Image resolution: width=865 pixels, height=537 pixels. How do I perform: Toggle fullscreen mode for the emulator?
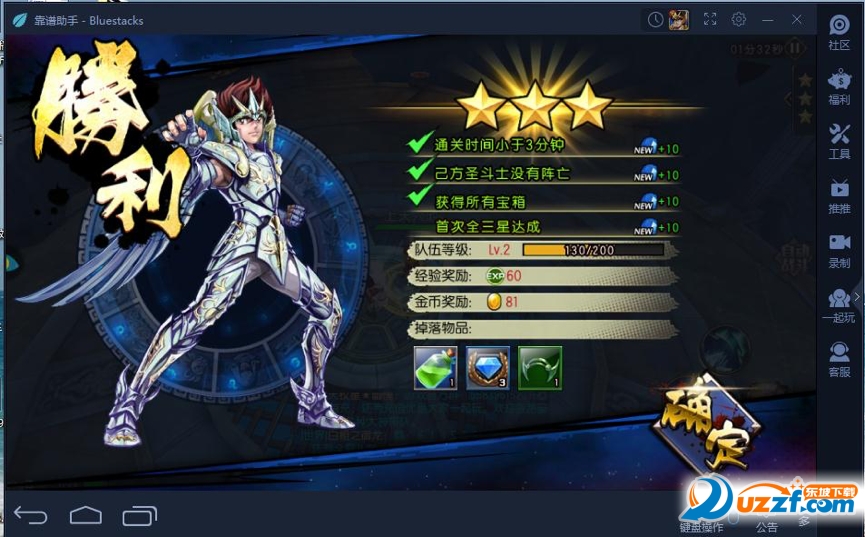(710, 19)
